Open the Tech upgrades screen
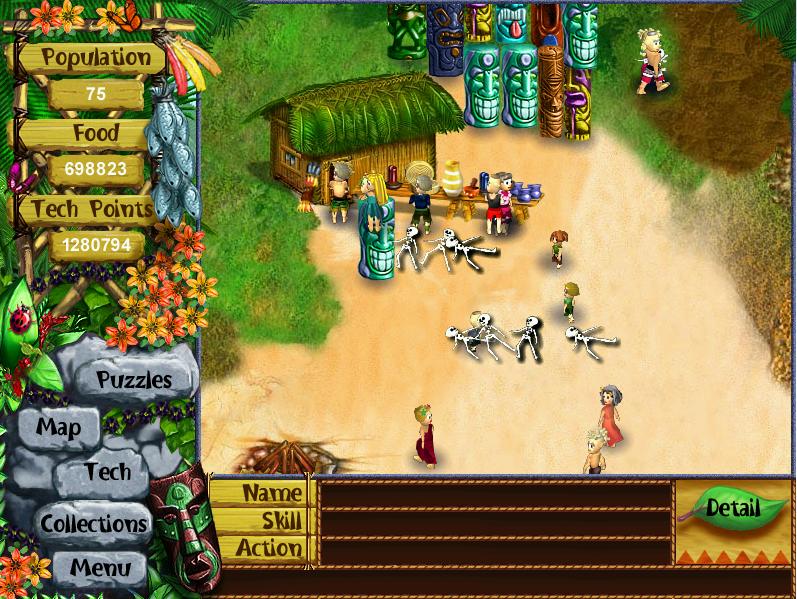The width and height of the screenshot is (797, 599). [x=107, y=472]
